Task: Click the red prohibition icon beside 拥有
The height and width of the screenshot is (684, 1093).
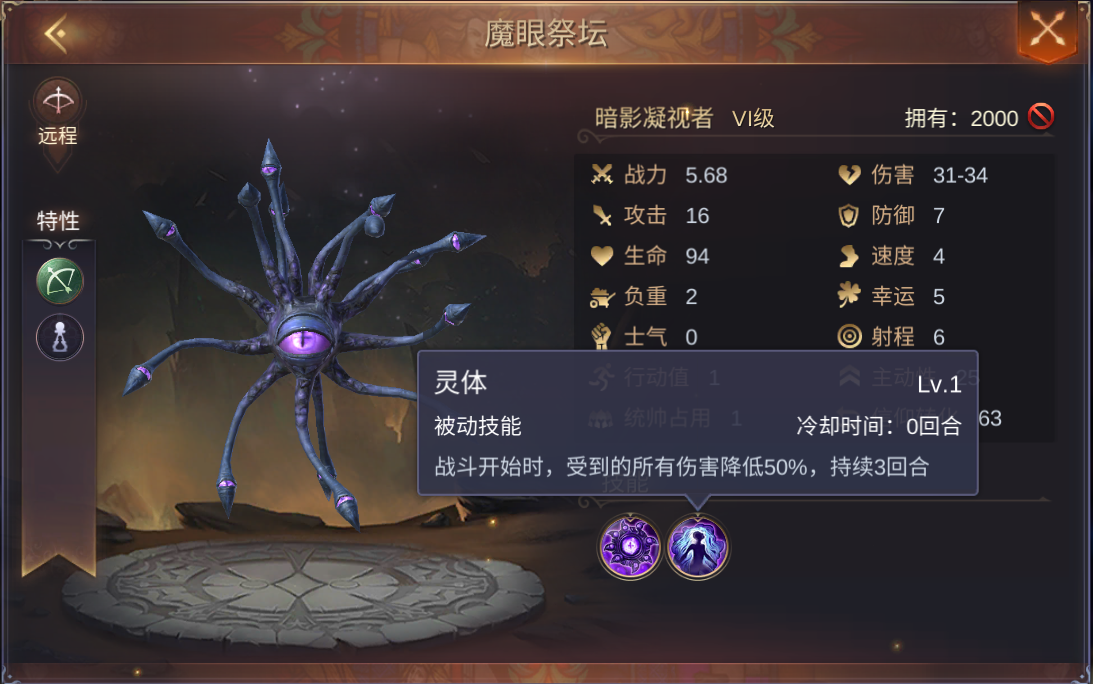Action: (1041, 117)
